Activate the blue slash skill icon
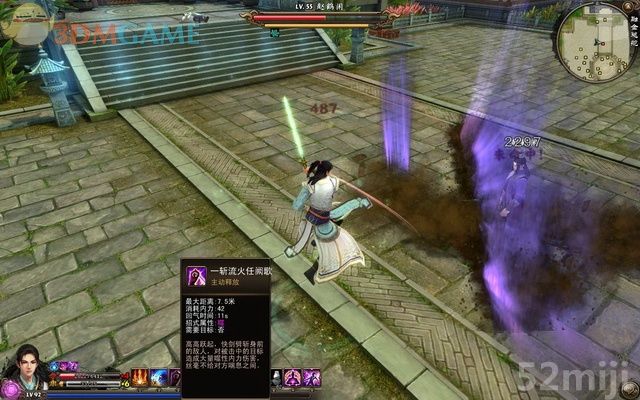The height and width of the screenshot is (400, 640). point(159,378)
